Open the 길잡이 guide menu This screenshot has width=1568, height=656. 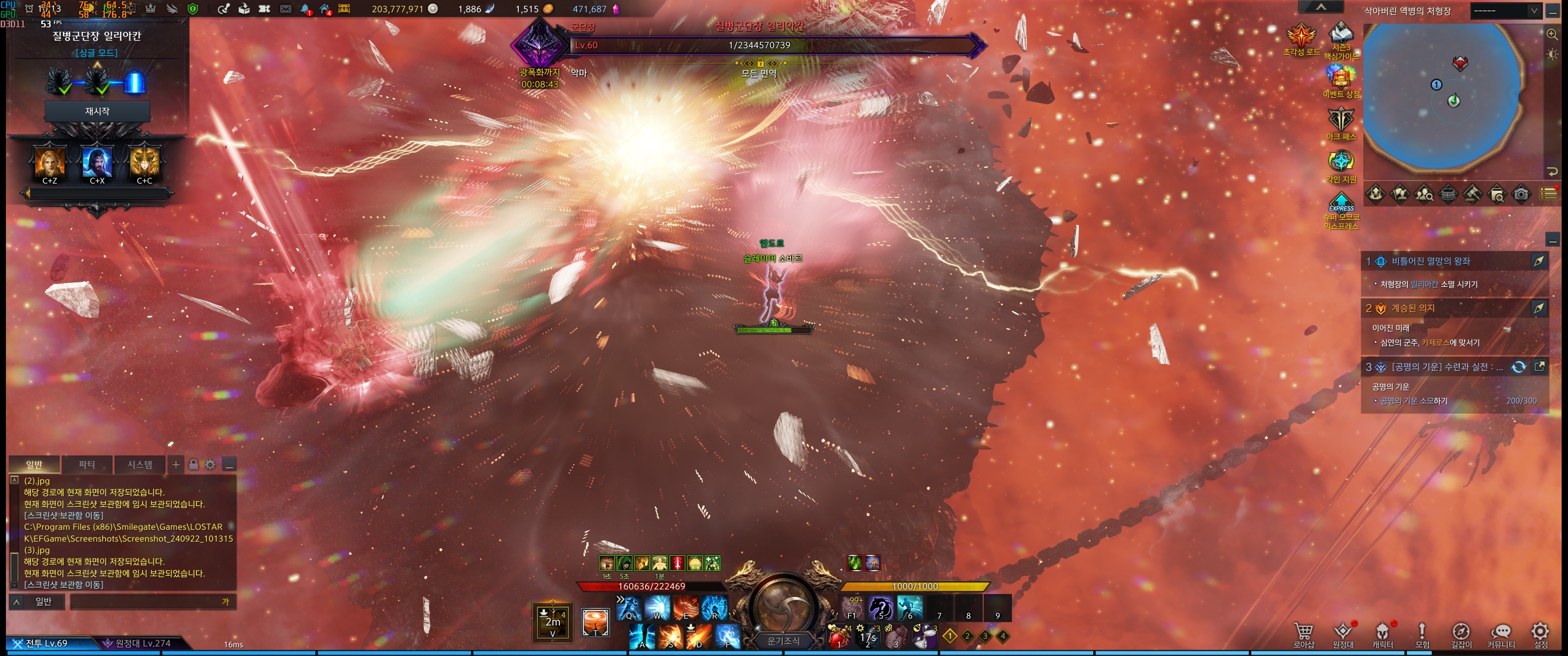pos(1461,634)
